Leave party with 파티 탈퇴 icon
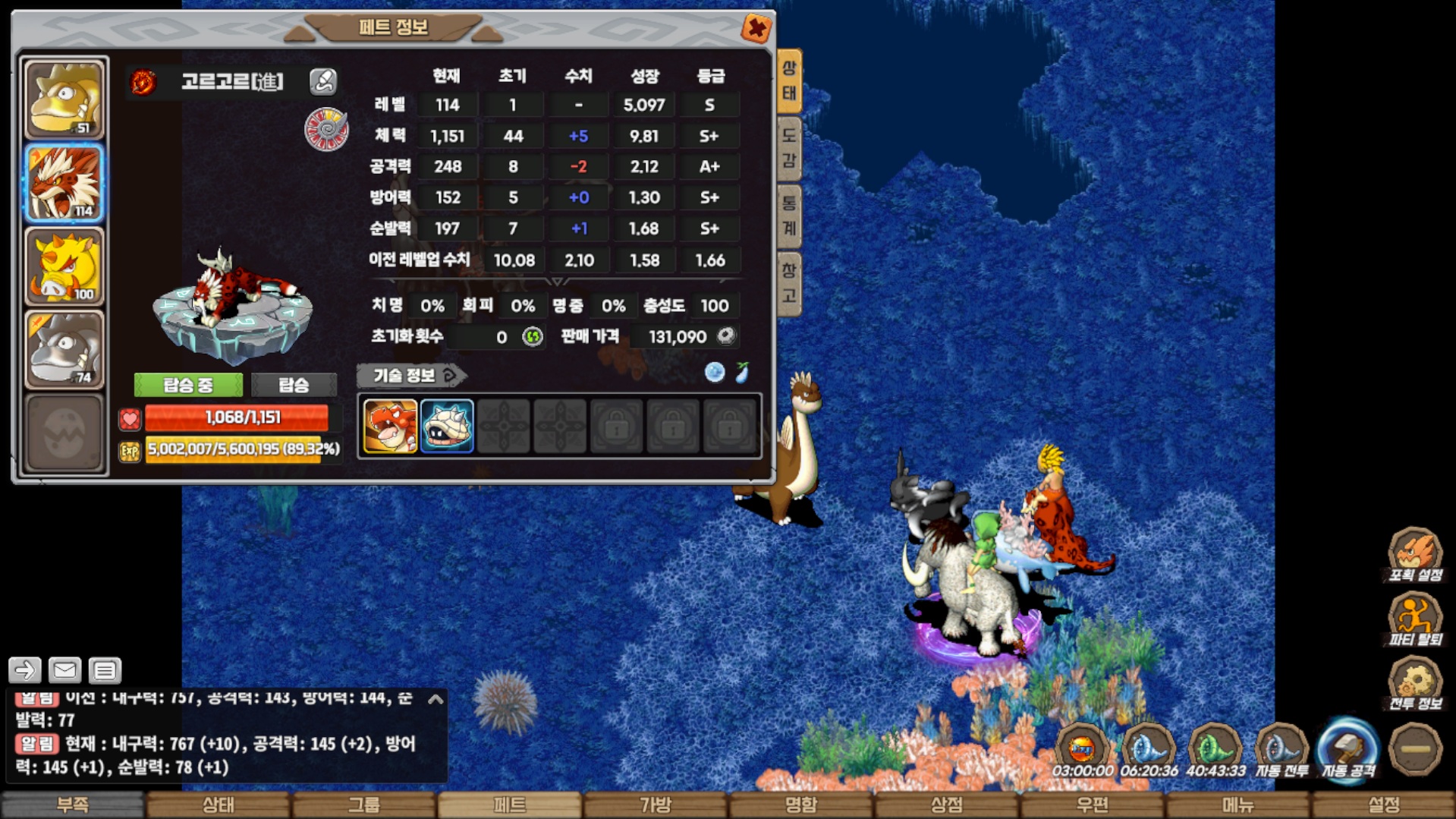The width and height of the screenshot is (1456, 819). [1414, 619]
